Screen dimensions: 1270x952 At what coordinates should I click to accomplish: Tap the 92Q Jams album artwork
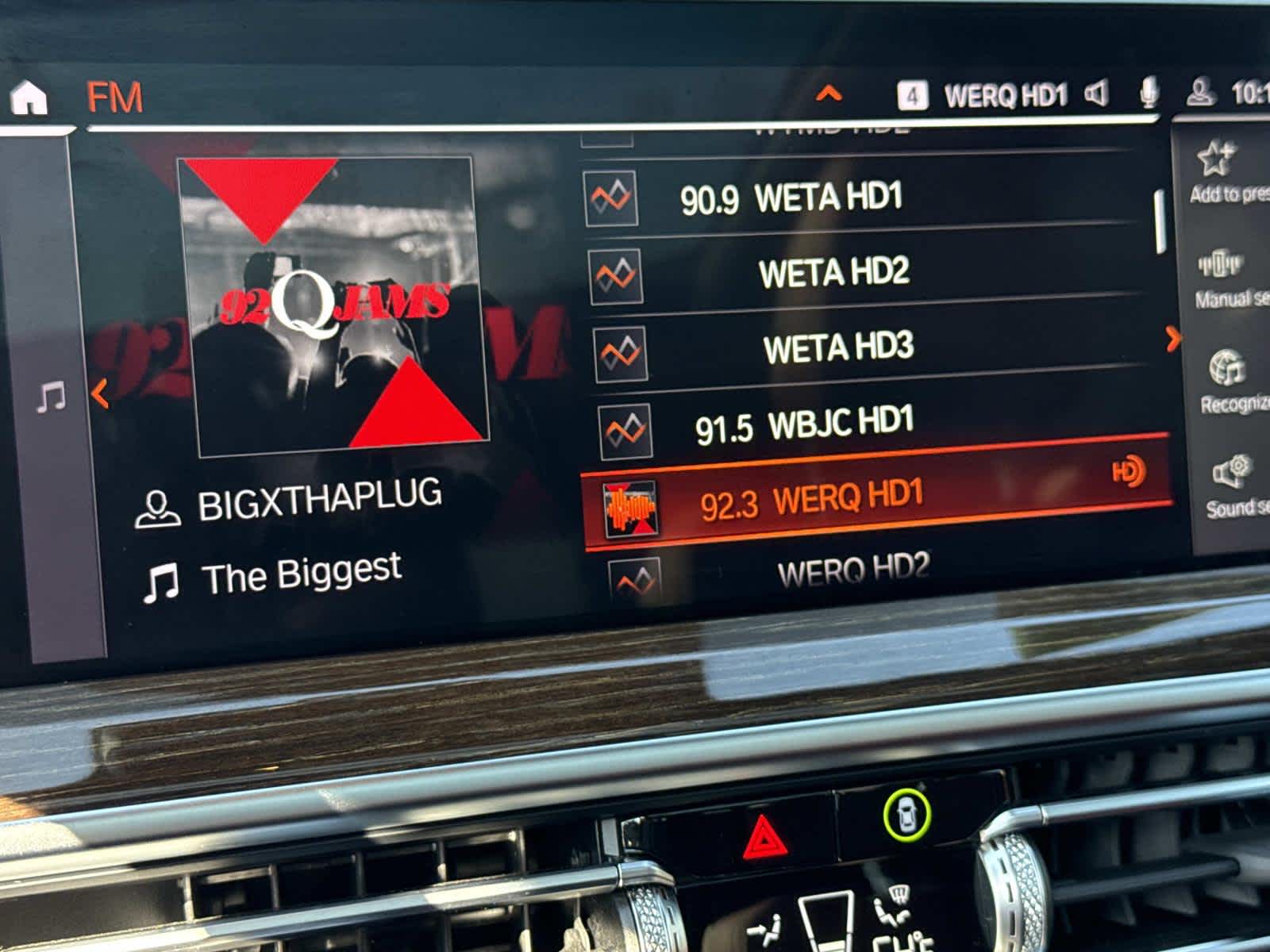coord(332,305)
